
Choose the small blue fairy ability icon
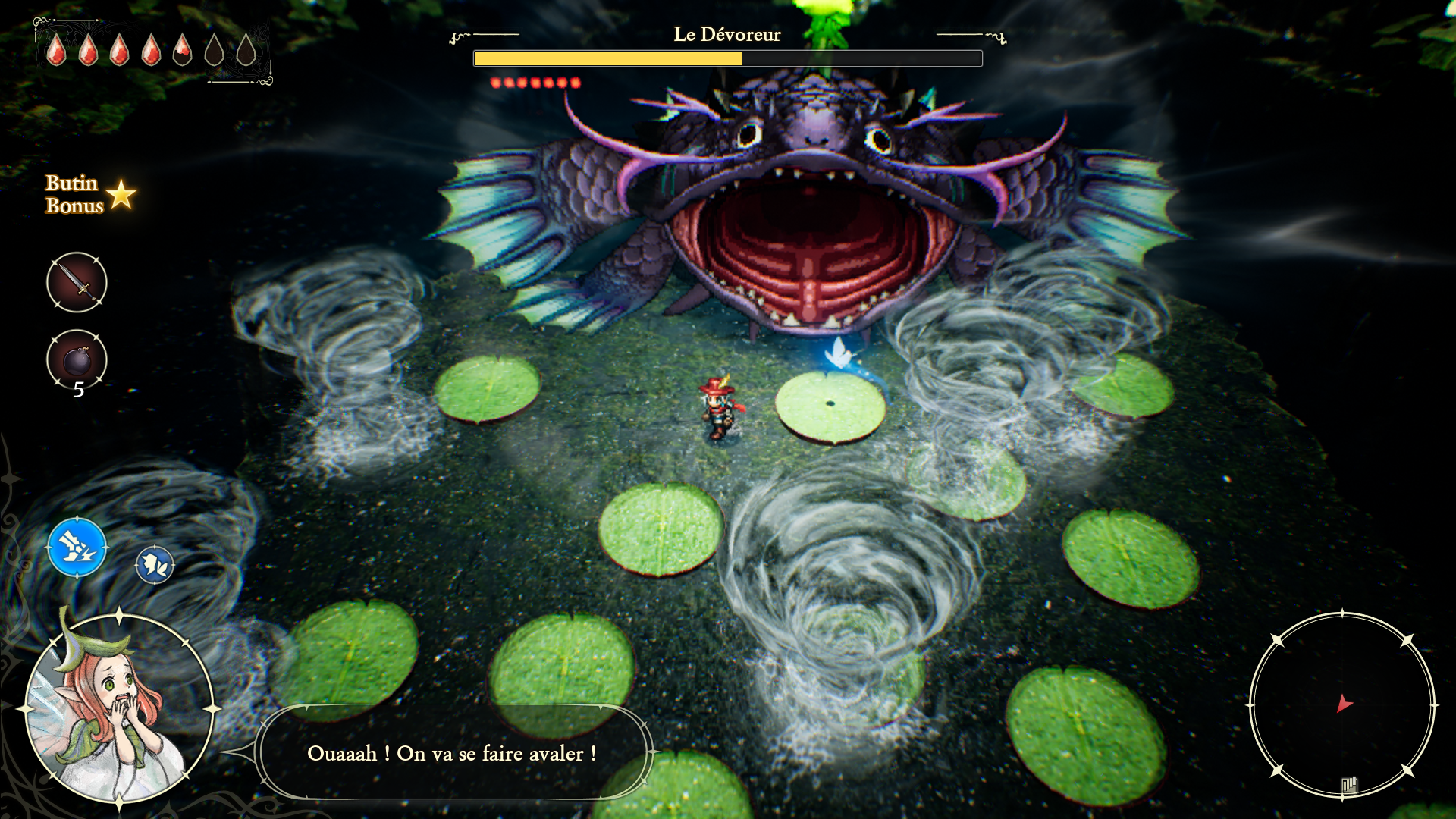point(155,565)
